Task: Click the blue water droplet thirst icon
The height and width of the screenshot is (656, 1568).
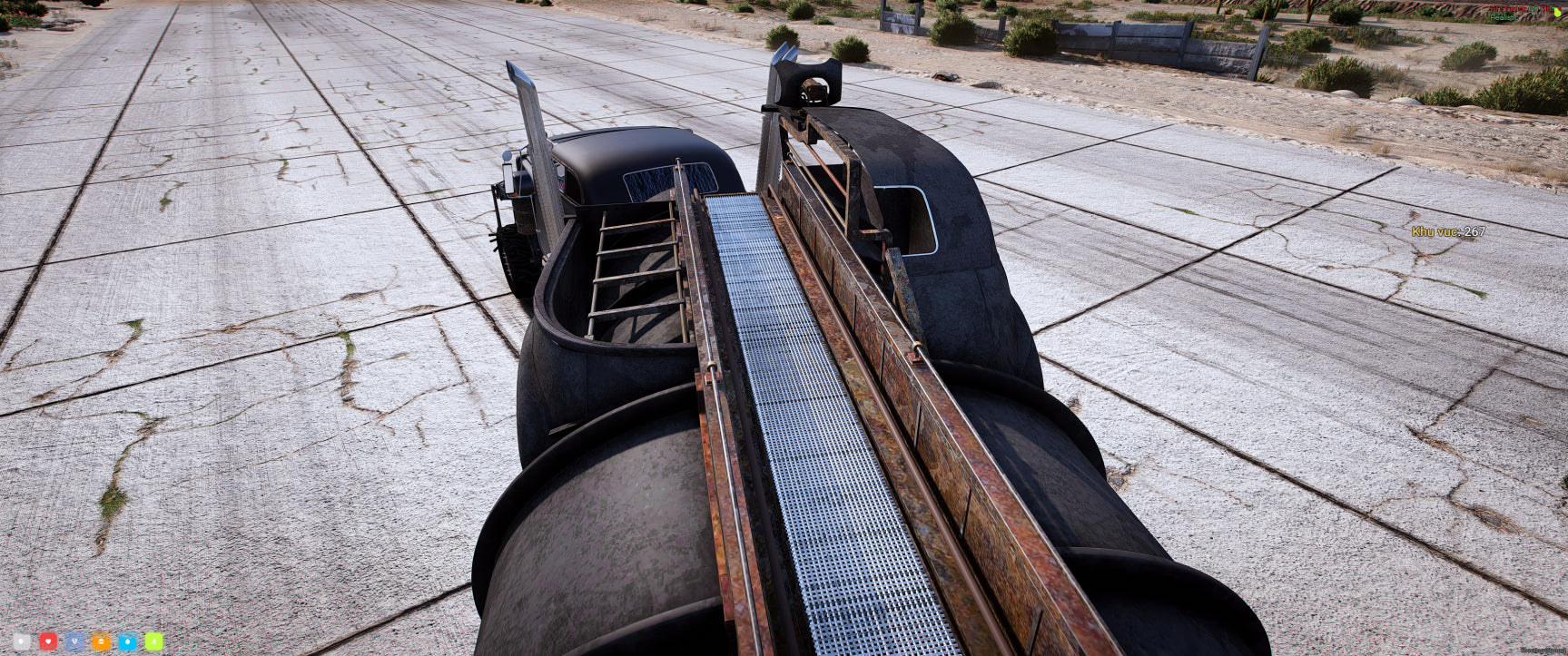Action: (127, 641)
